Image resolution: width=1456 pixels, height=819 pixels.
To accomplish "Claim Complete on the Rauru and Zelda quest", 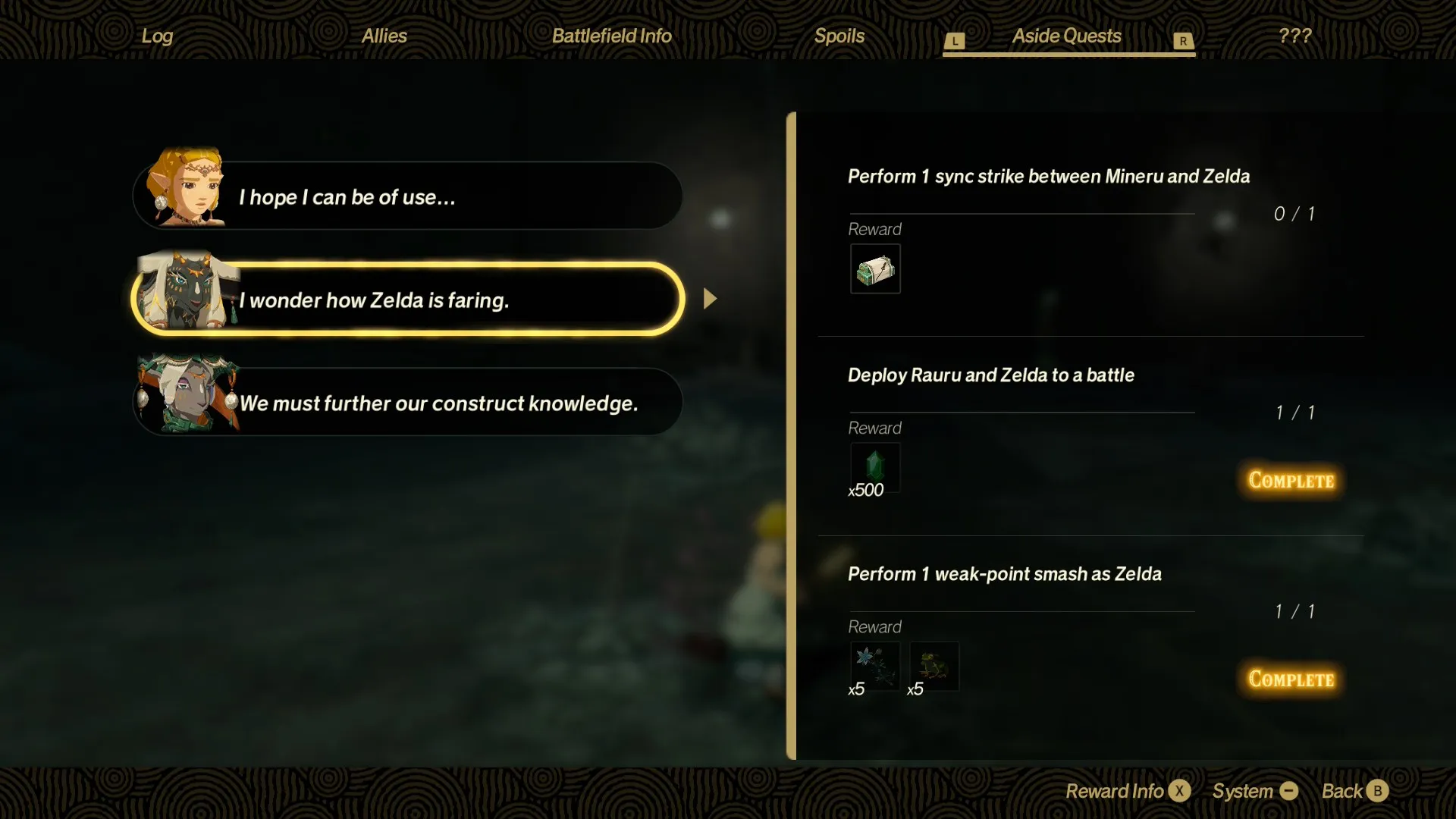I will point(1289,480).
